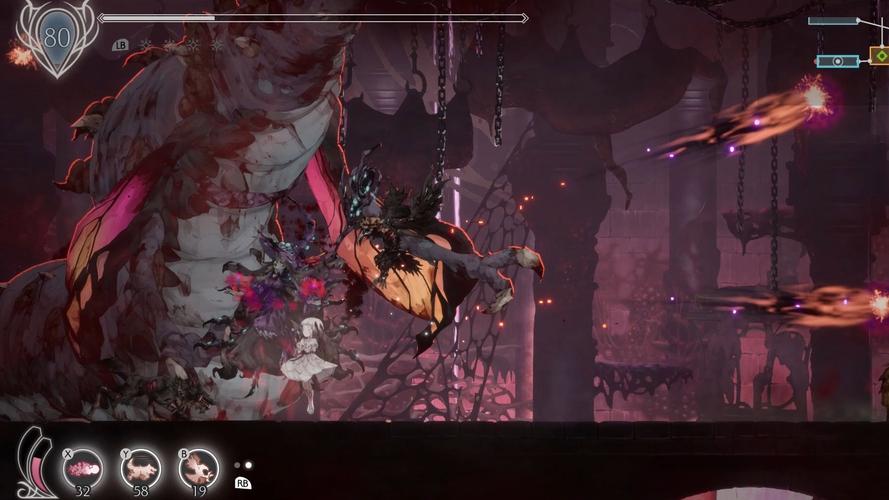Switch skill set using the two-dot indicator
Viewport: 889px width, 500px height.
(x=242, y=465)
